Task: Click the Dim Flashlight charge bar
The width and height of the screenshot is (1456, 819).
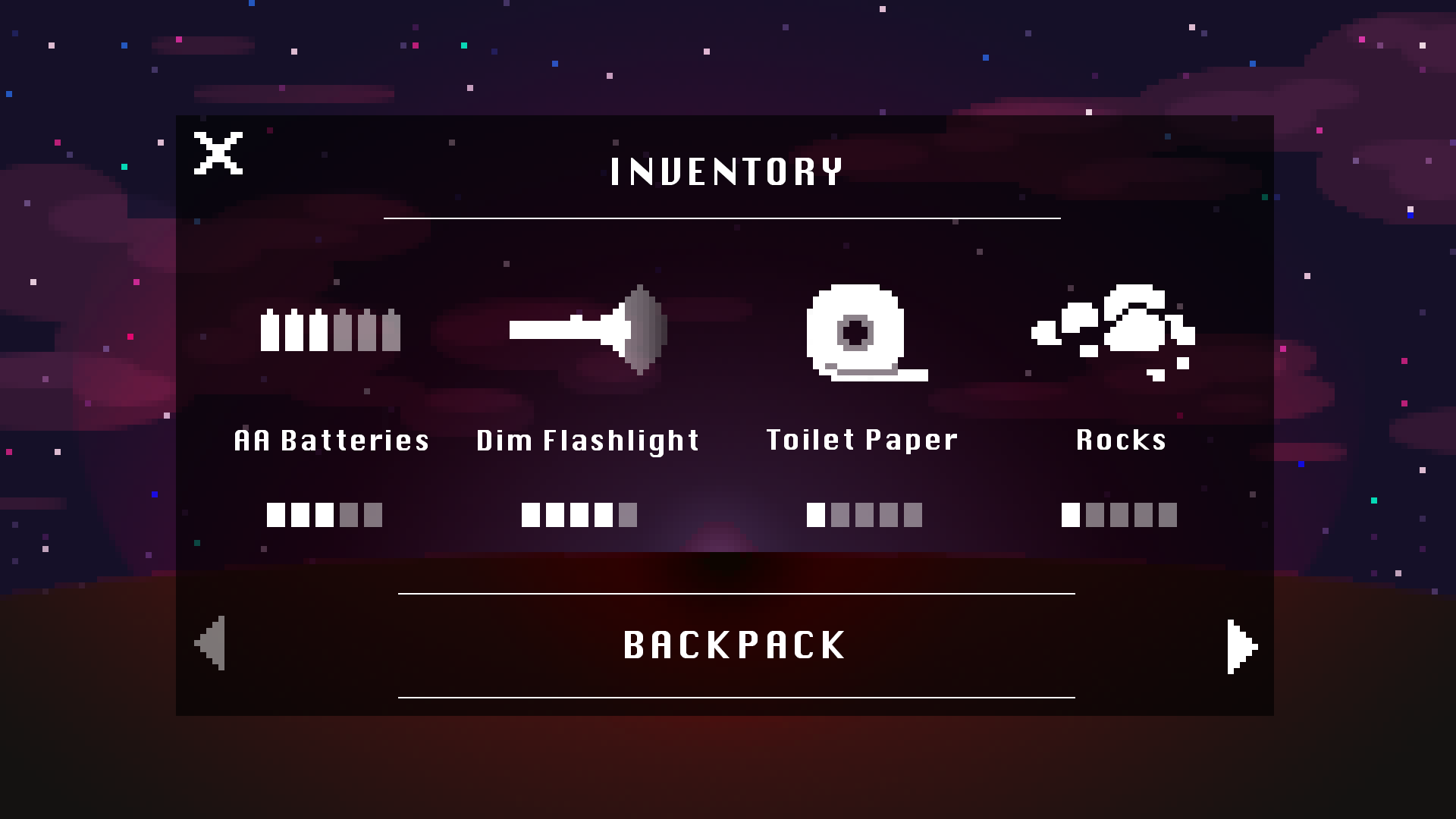Action: [x=579, y=515]
